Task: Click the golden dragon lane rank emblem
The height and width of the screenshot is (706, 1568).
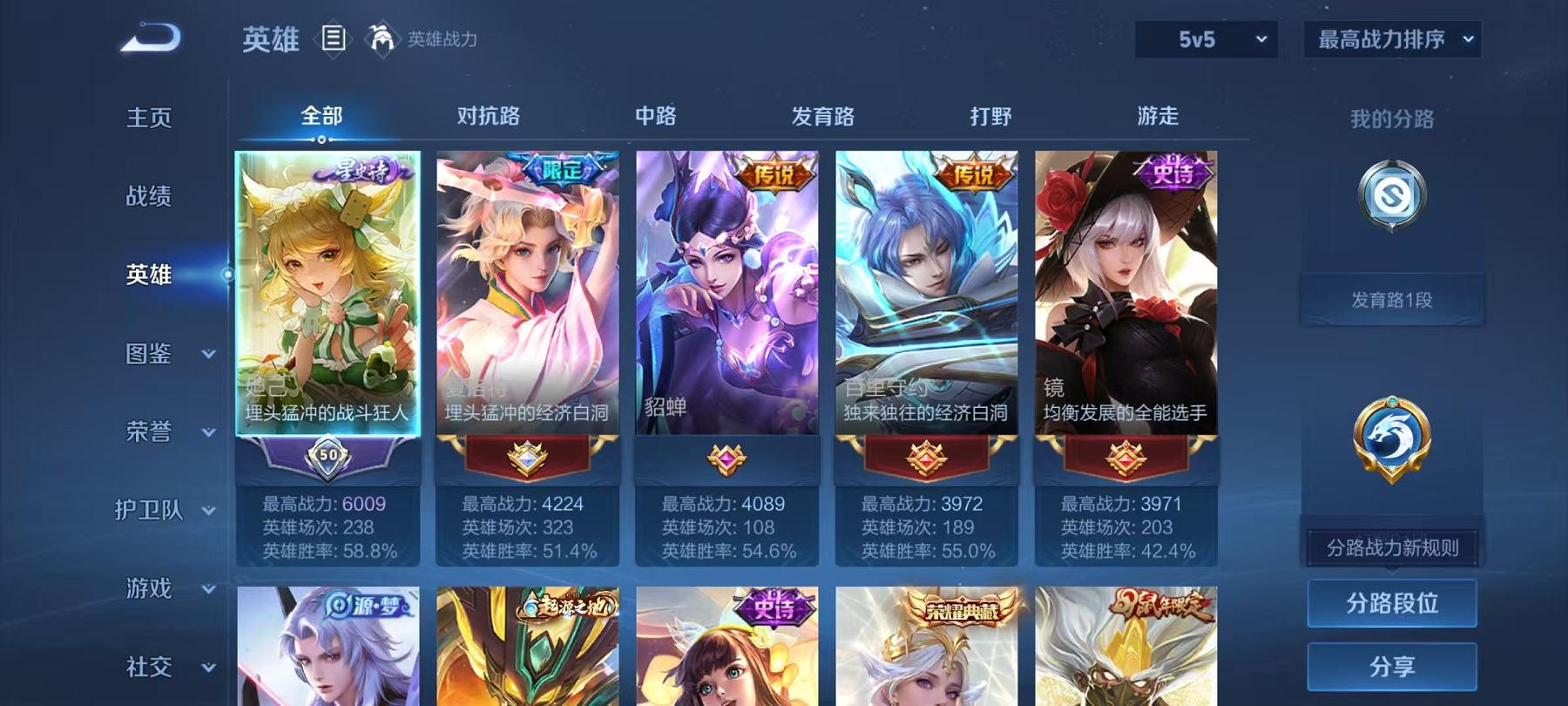Action: [x=1391, y=440]
